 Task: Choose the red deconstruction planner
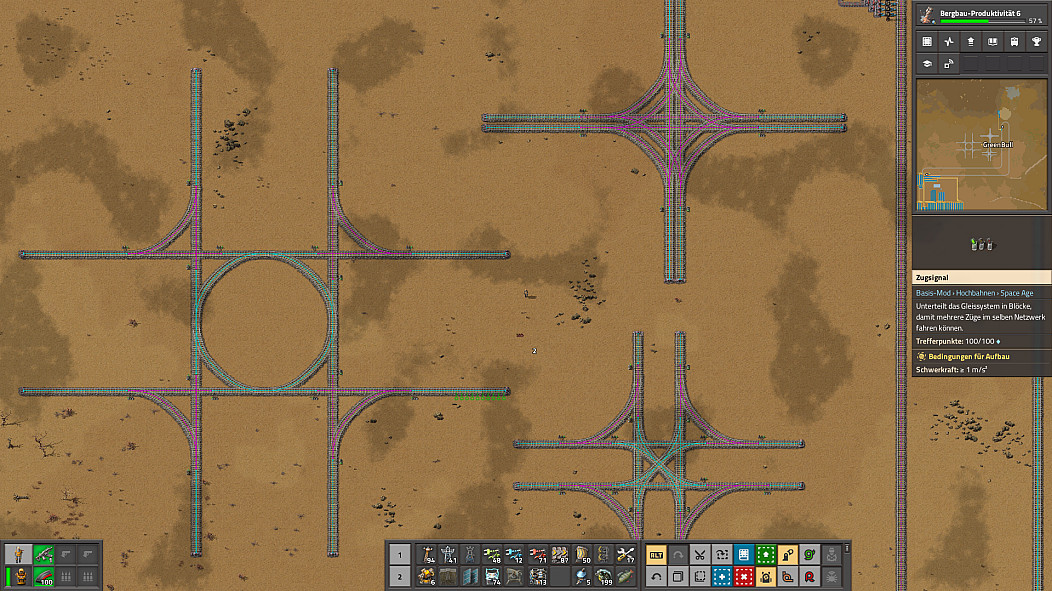(x=743, y=576)
